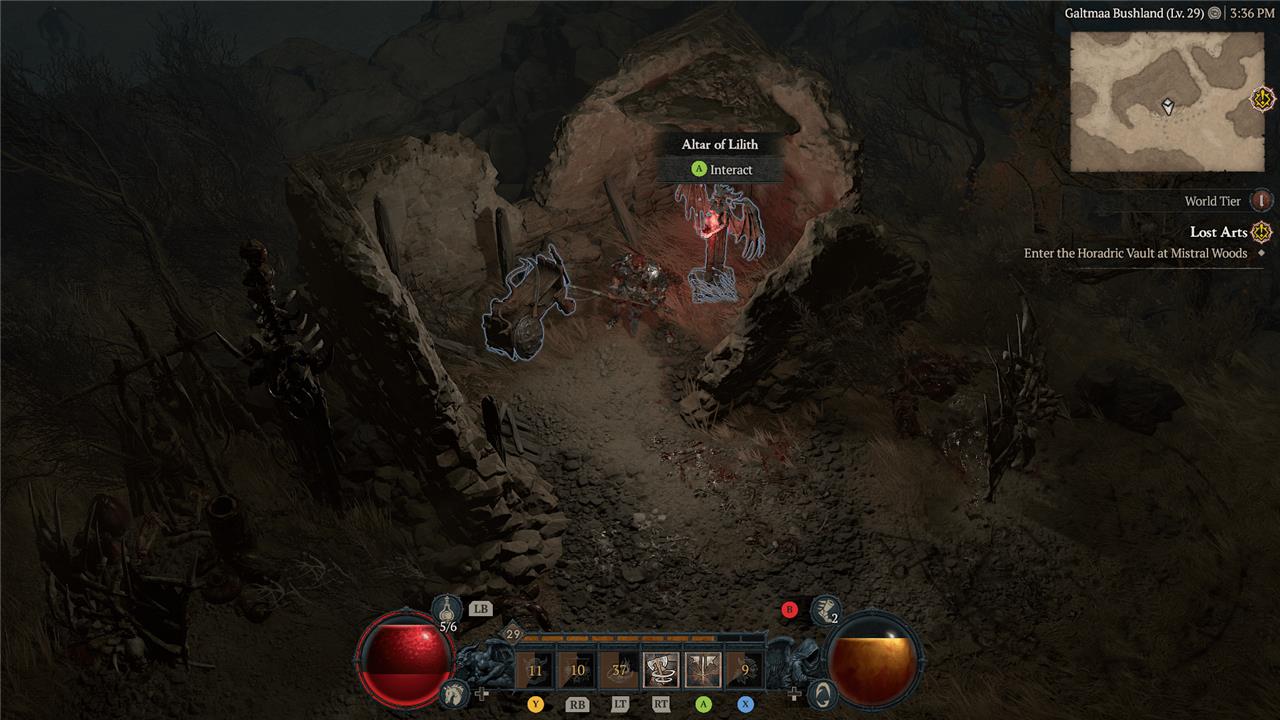
Task: Select the skill slot showing cooldown 11
Action: click(x=535, y=670)
